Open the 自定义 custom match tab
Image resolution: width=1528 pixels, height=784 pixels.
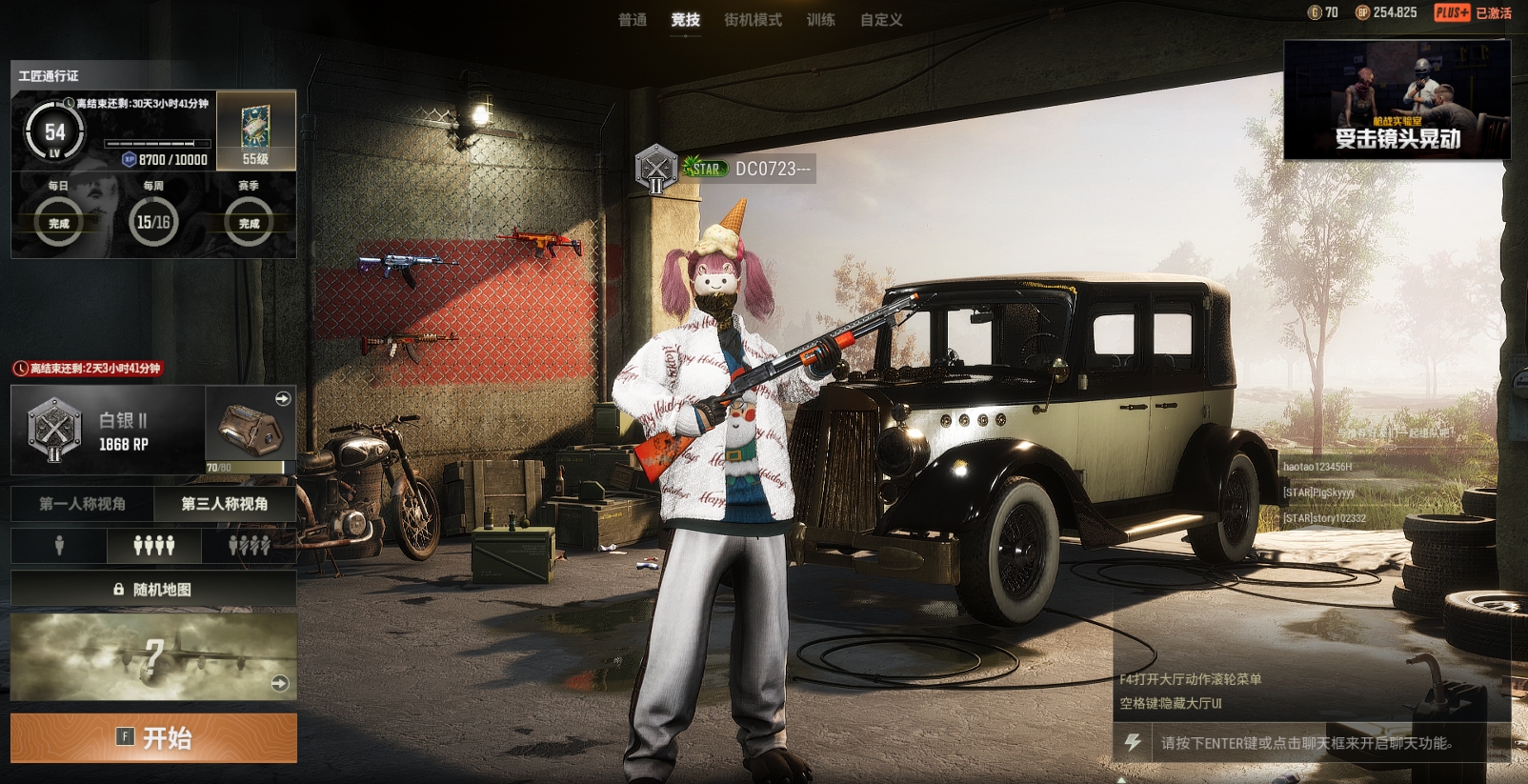(881, 20)
